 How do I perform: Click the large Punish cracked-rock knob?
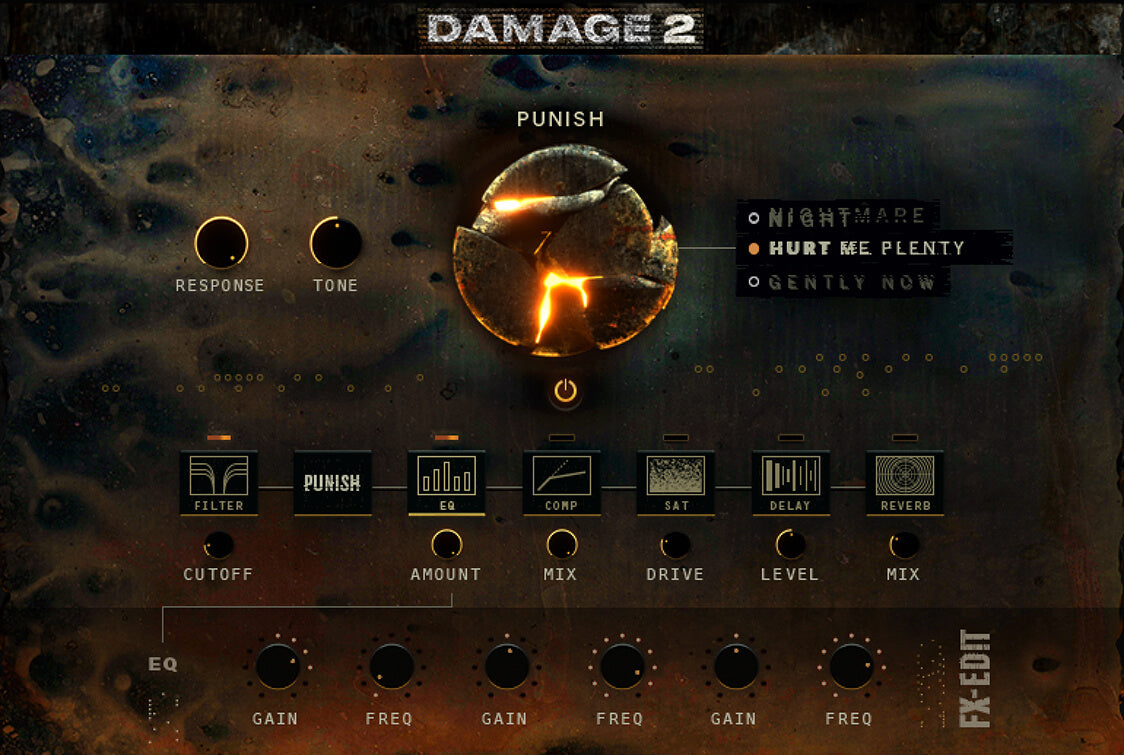click(565, 250)
